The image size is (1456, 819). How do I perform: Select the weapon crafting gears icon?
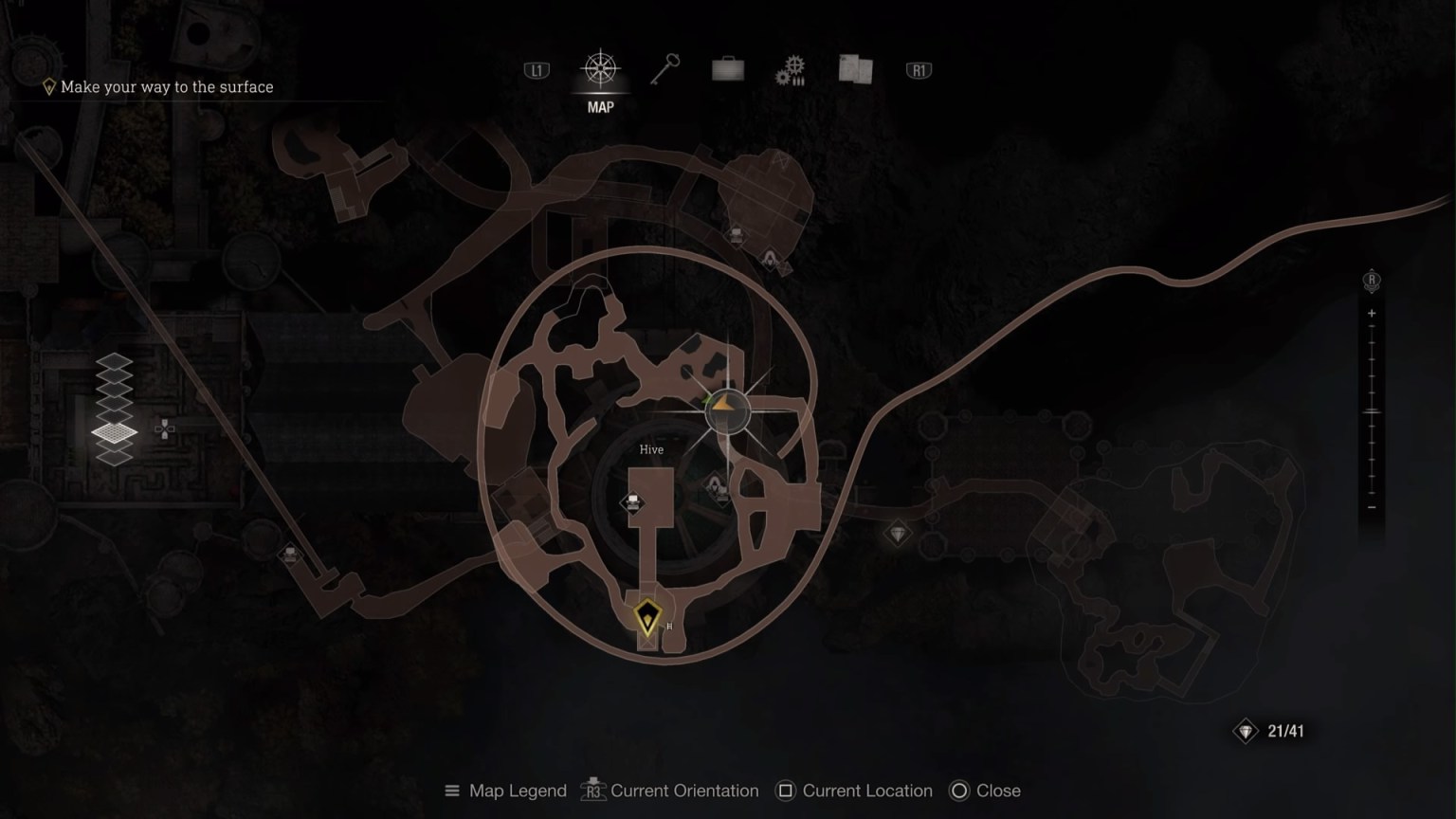[x=790, y=68]
